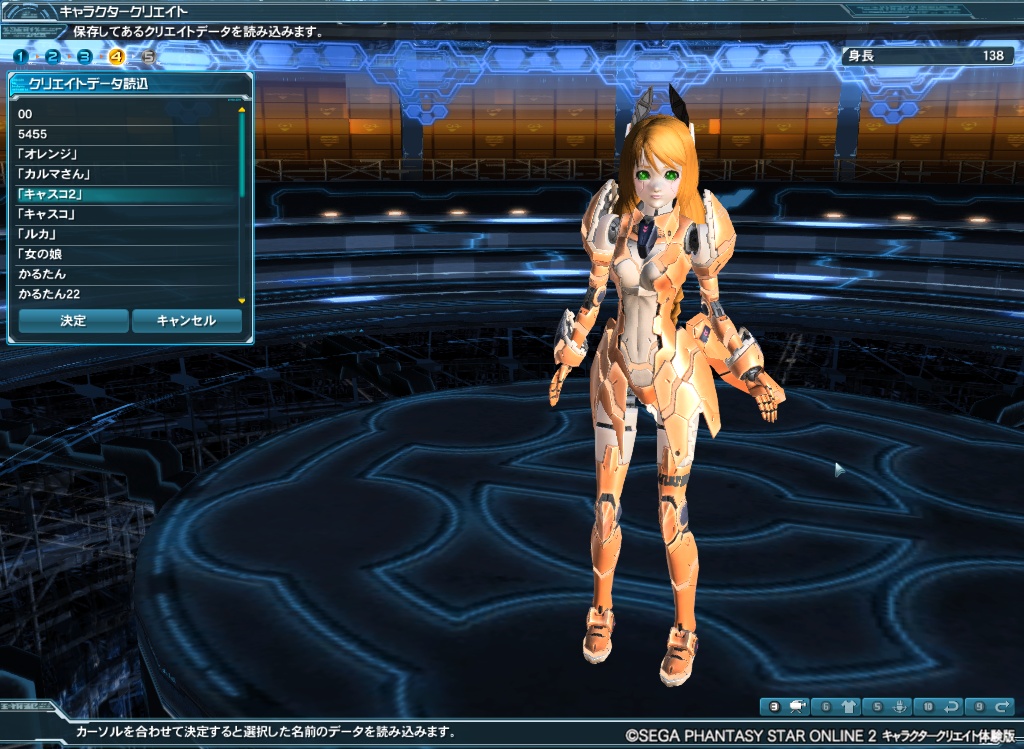
Task: Toggle the shirt clothing display button
Action: pos(836,706)
